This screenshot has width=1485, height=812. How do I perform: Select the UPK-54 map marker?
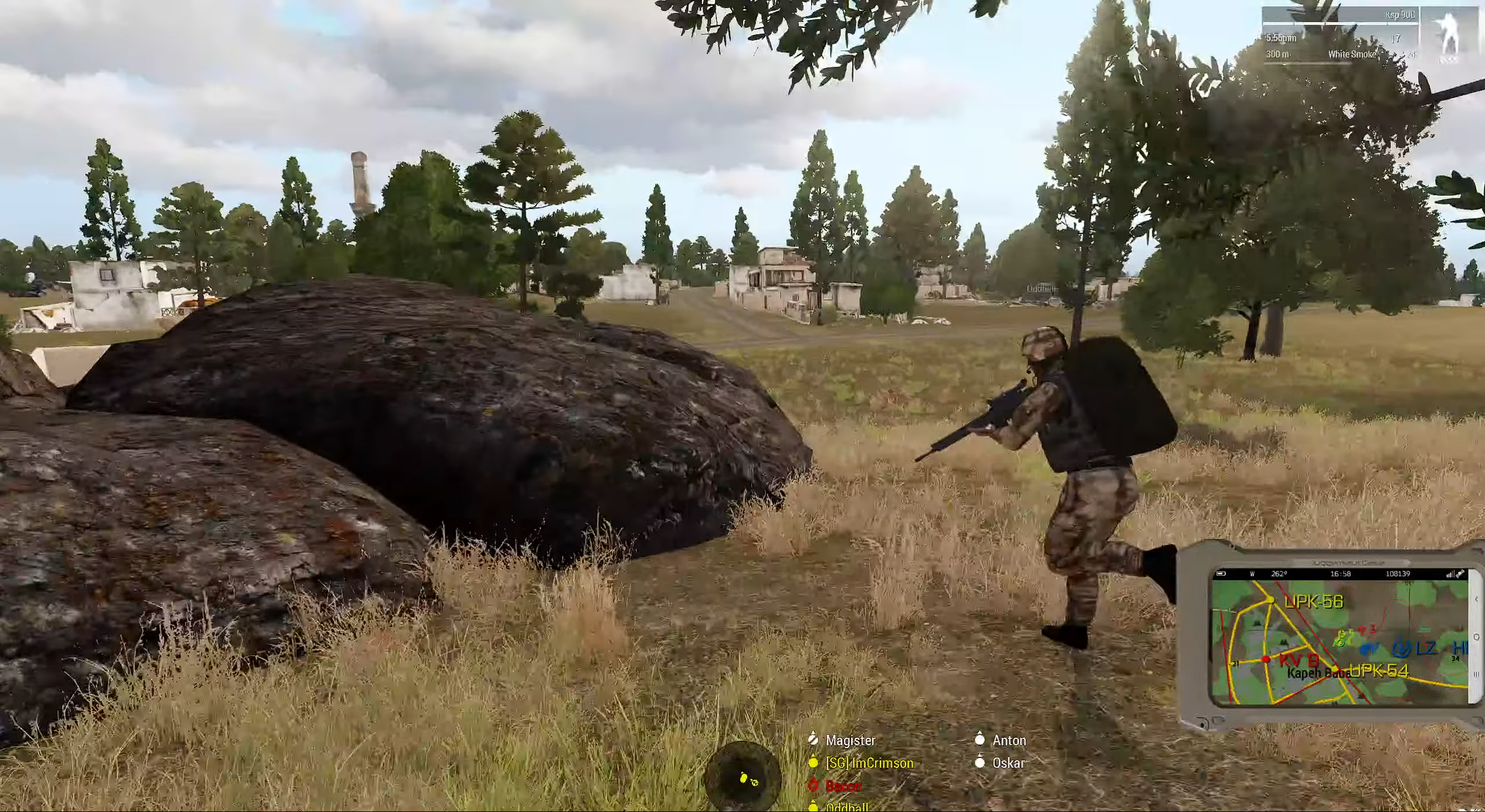[1378, 672]
